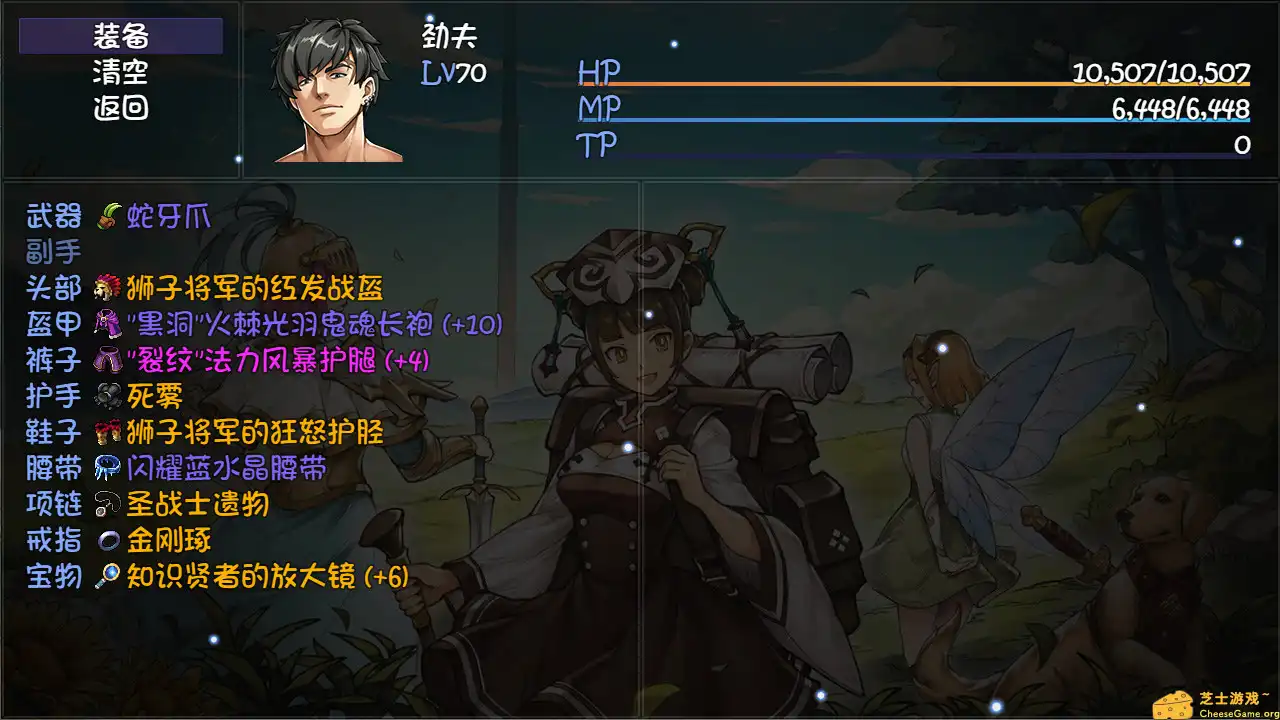1280x720 pixels.
Task: Open the 清空 menu option
Action: point(118,74)
